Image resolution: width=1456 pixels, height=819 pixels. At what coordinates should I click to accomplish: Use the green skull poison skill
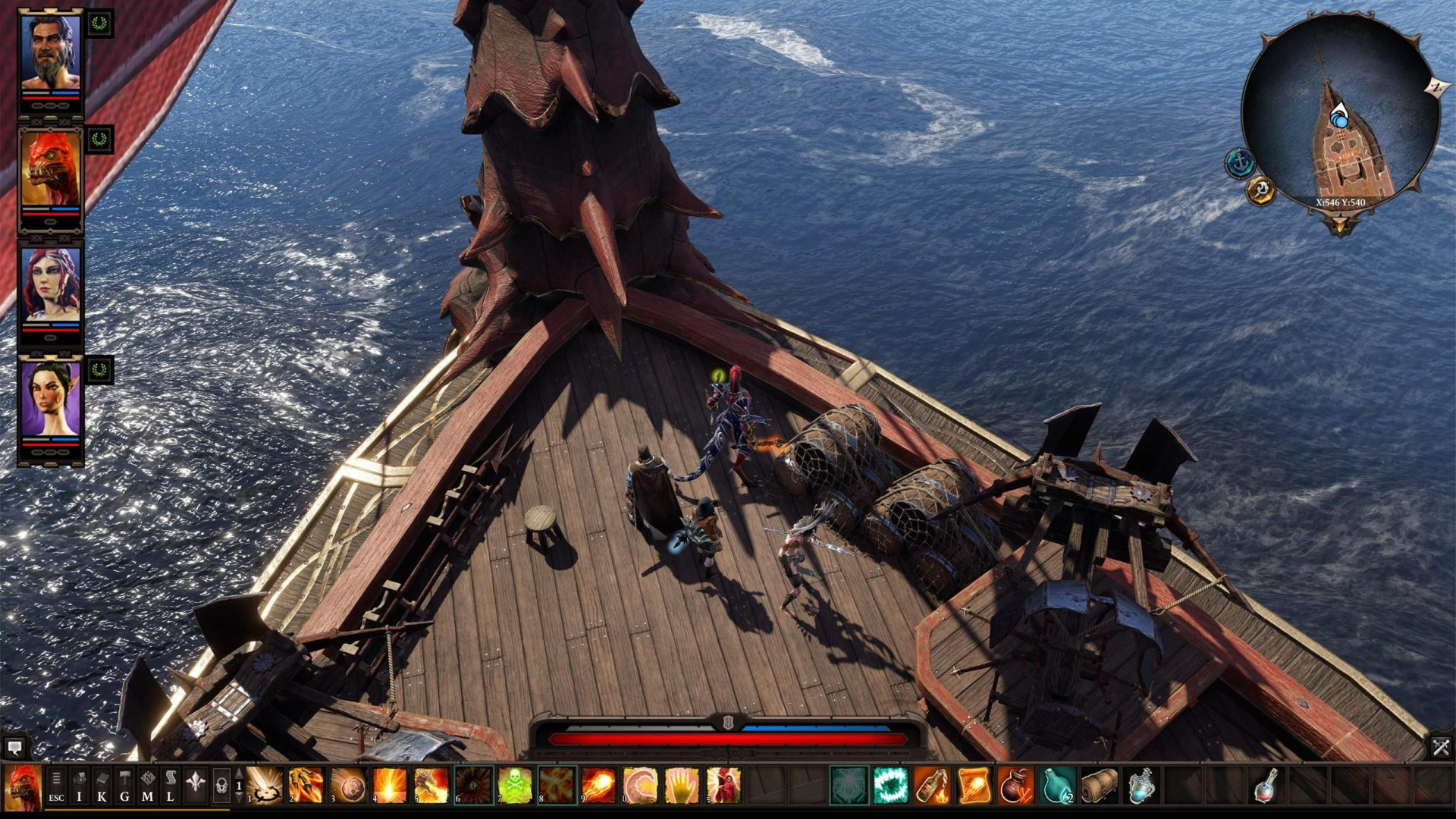coord(515,785)
